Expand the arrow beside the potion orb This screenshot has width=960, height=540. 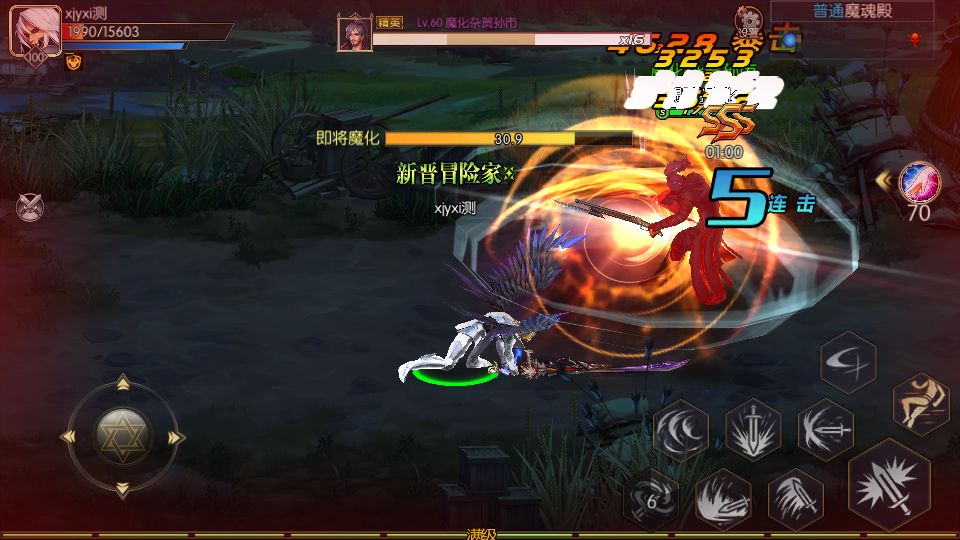point(884,181)
